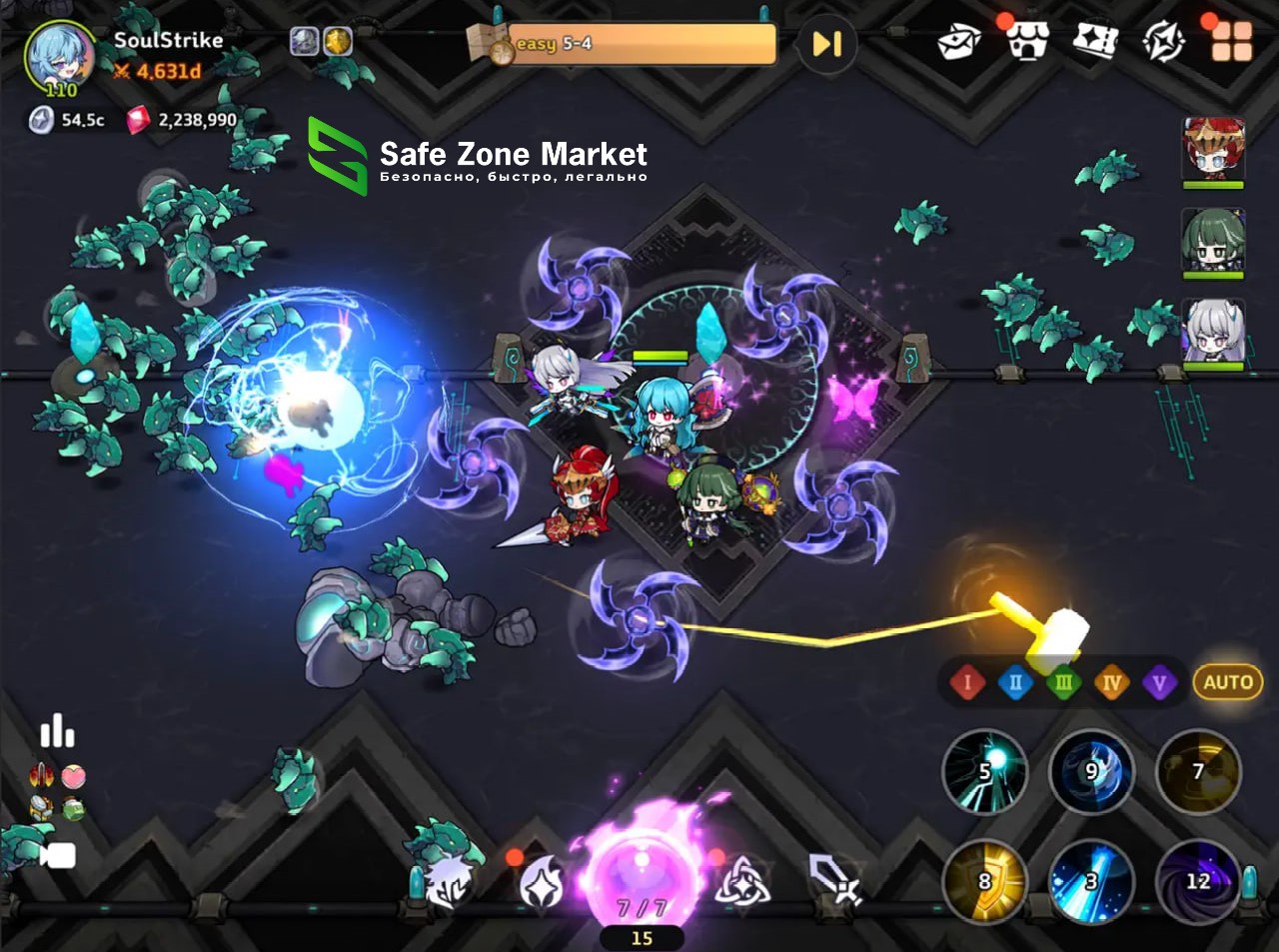Image resolution: width=1279 pixels, height=952 pixels.
Task: Open the mailbox envelope icon
Action: coord(958,42)
